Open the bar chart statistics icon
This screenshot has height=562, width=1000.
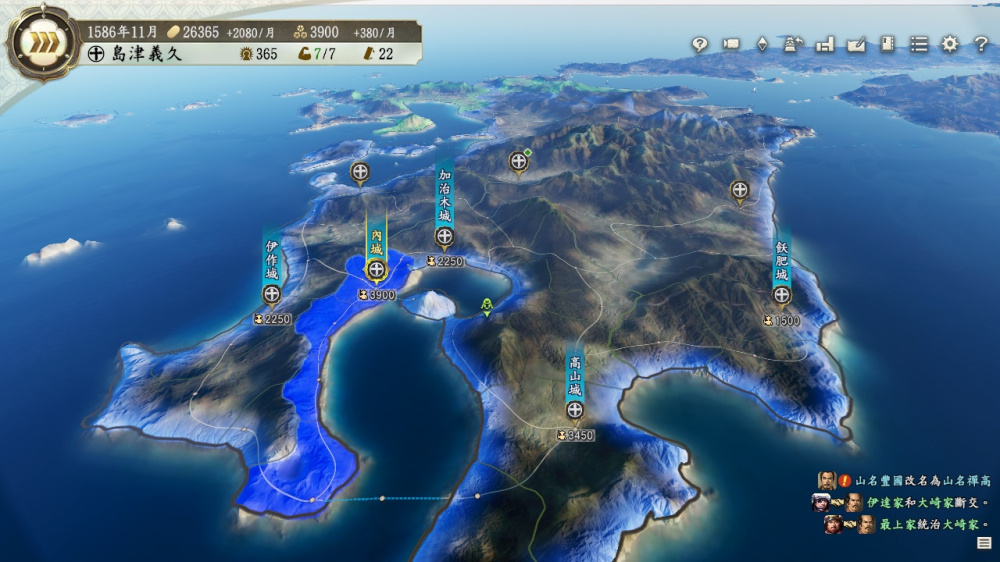pos(825,44)
